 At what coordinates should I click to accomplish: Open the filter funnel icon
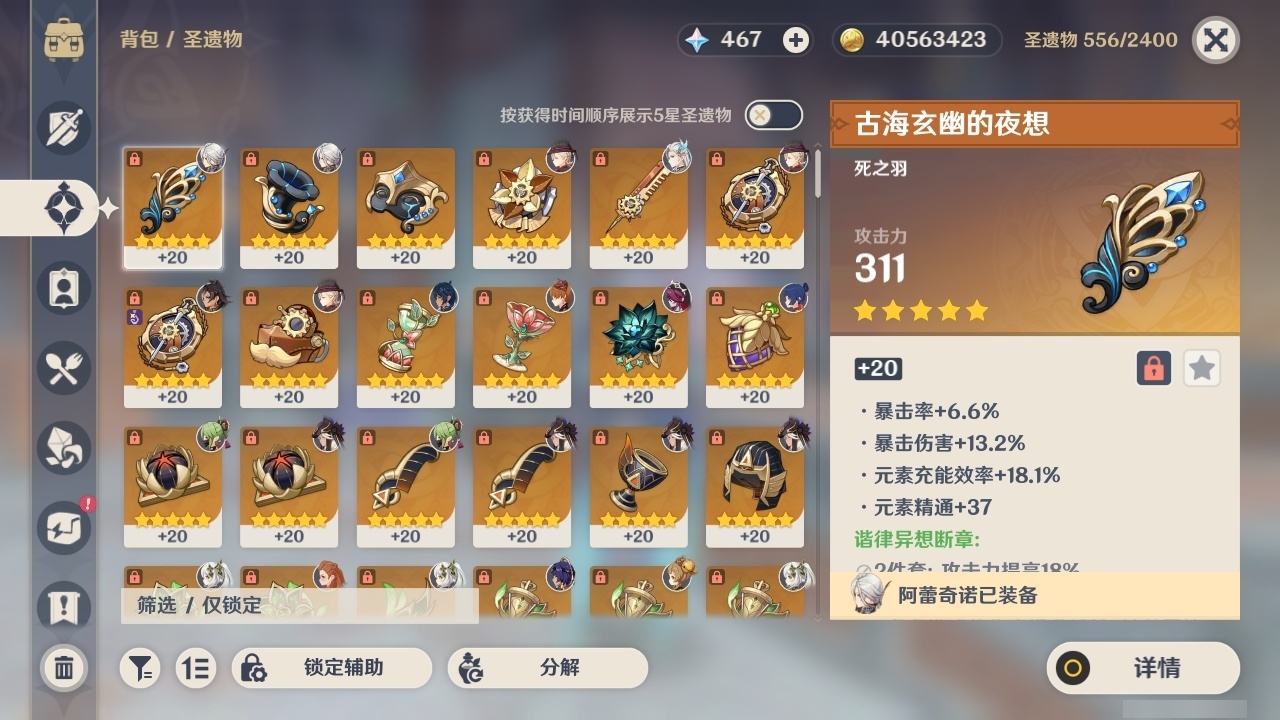(x=140, y=668)
